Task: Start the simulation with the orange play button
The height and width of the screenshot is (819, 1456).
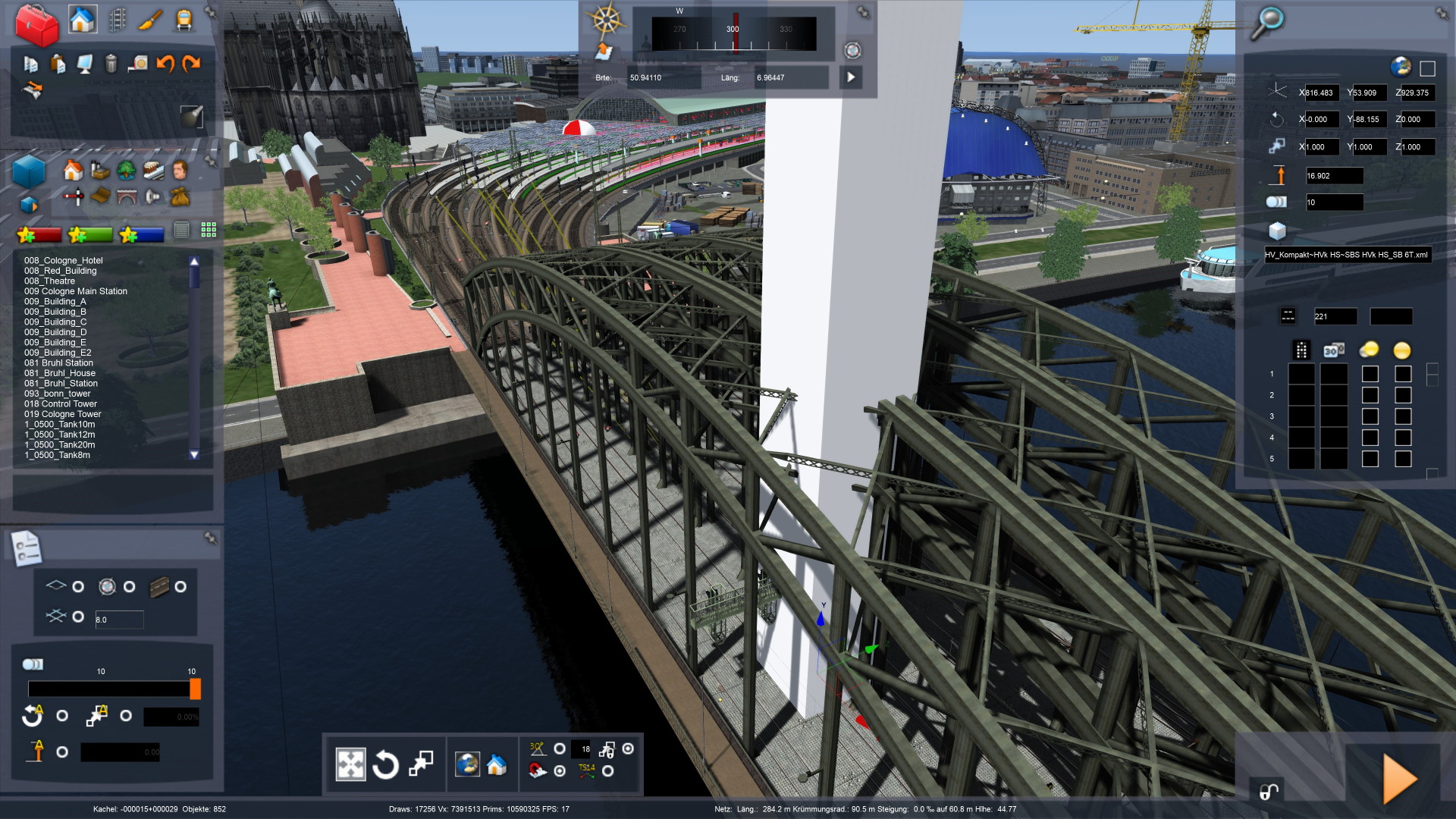Action: click(x=1399, y=779)
